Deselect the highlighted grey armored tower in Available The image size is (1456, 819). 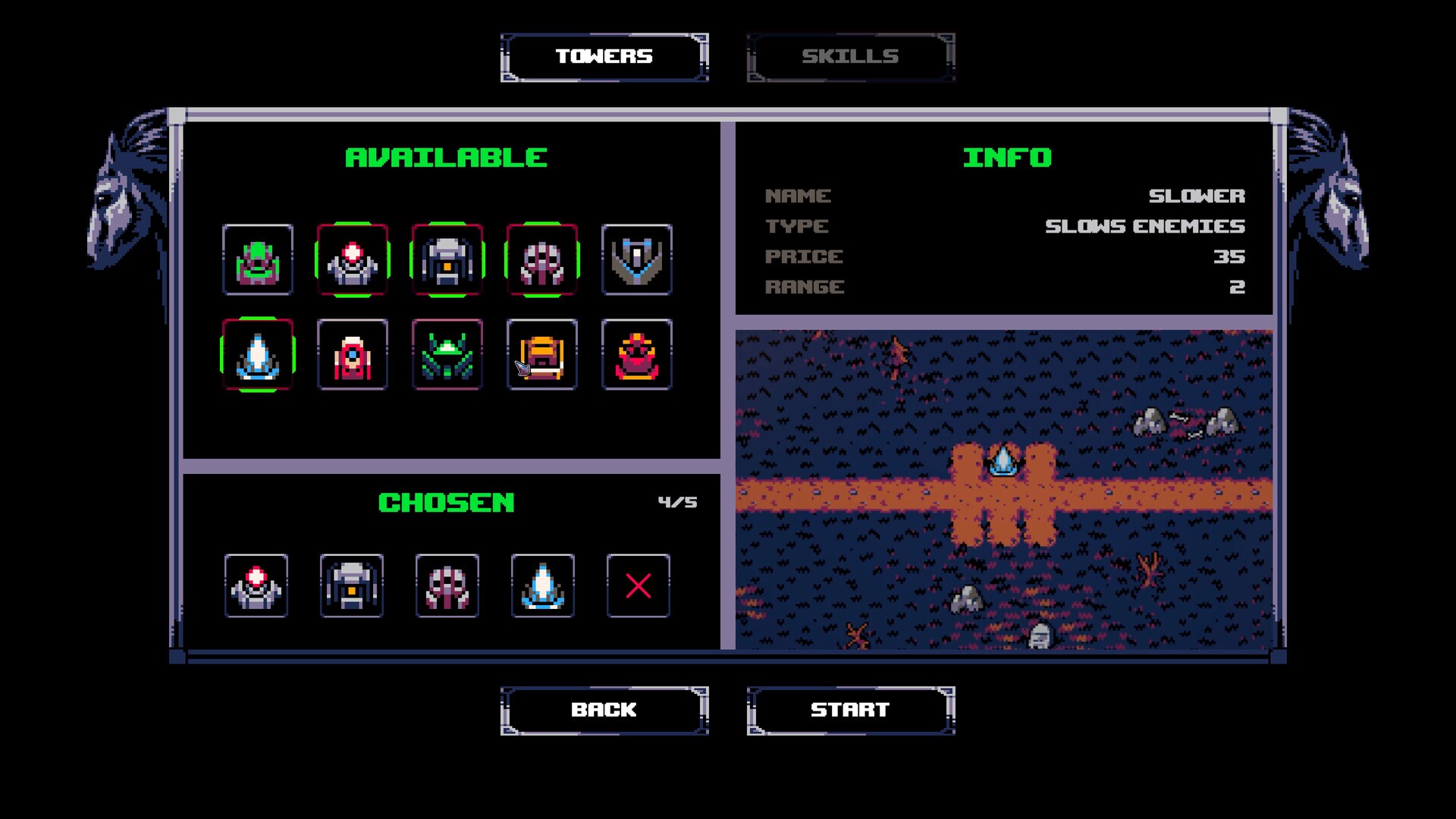point(447,260)
